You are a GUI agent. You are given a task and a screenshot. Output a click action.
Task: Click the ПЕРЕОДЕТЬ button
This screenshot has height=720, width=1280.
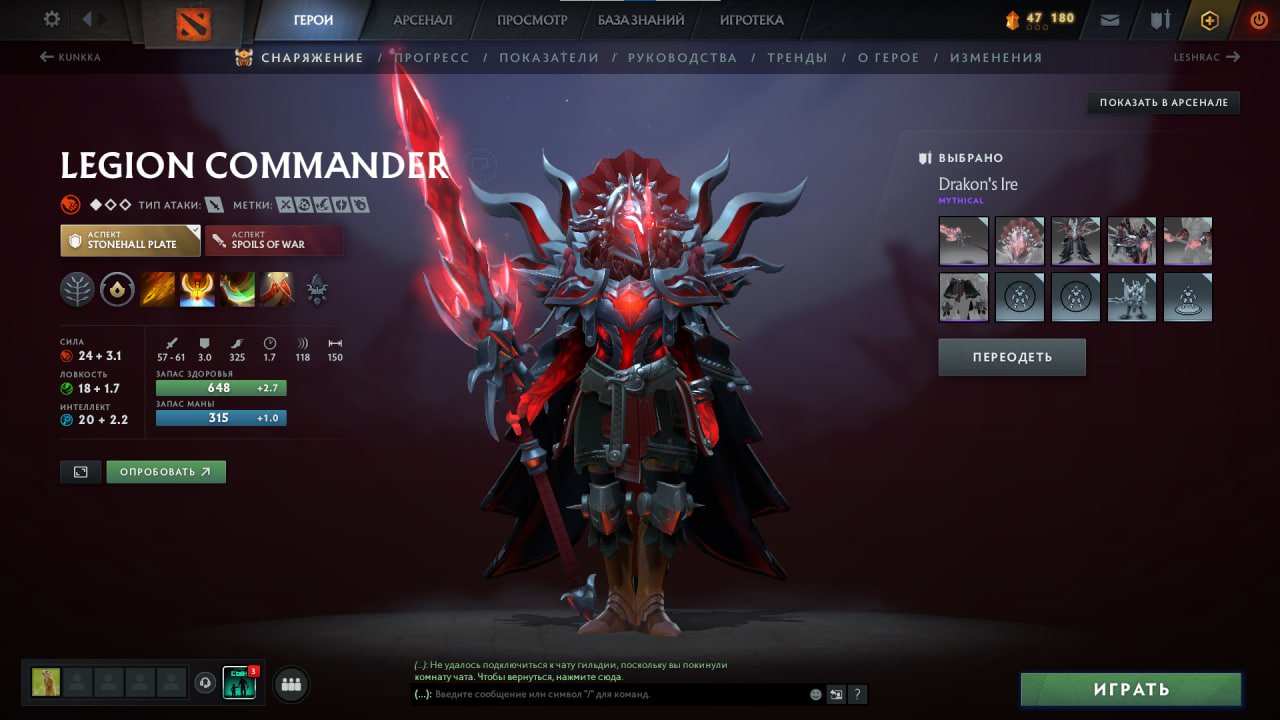[x=1011, y=357]
